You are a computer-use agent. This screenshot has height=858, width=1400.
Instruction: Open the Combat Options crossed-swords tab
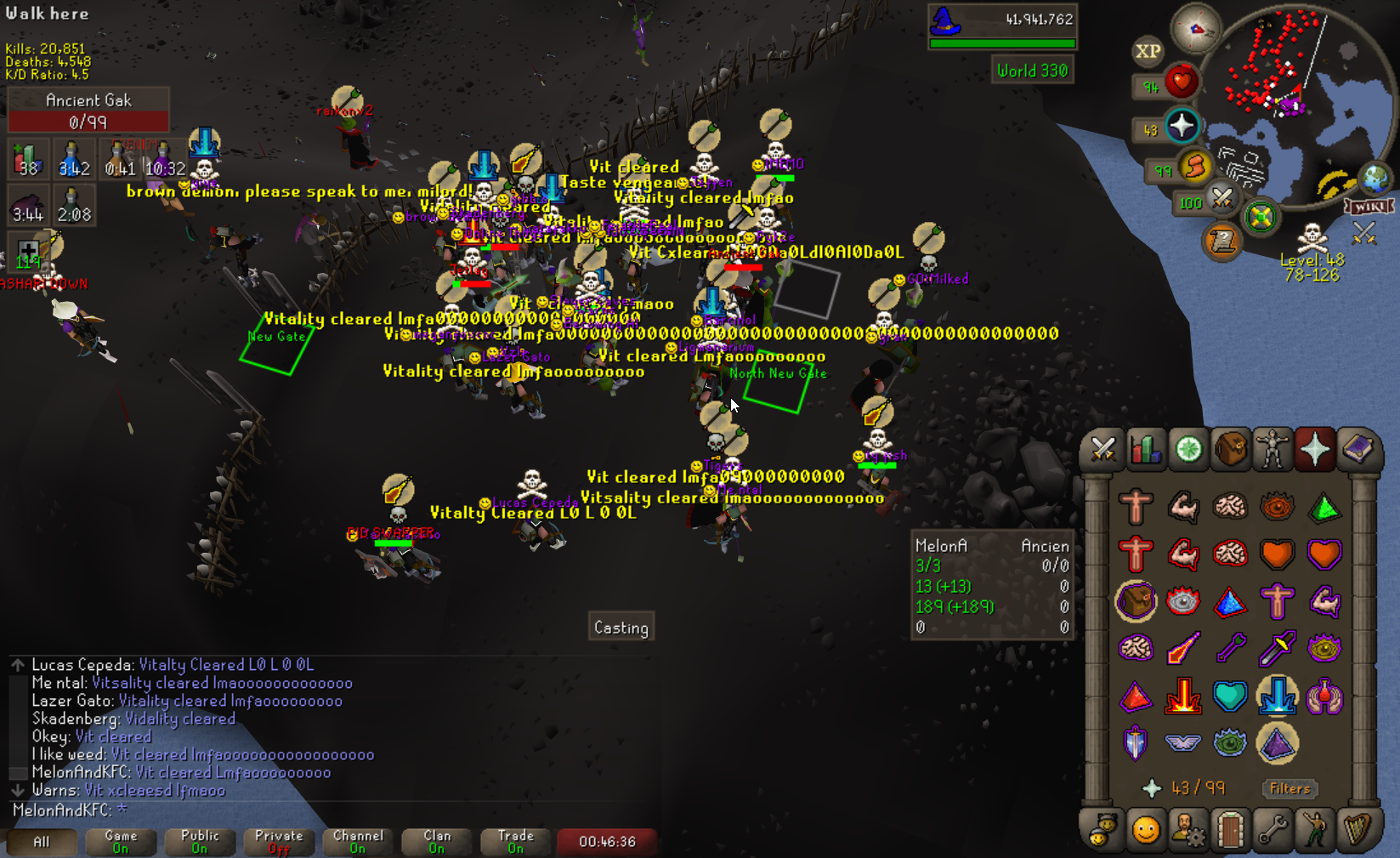tap(1102, 450)
